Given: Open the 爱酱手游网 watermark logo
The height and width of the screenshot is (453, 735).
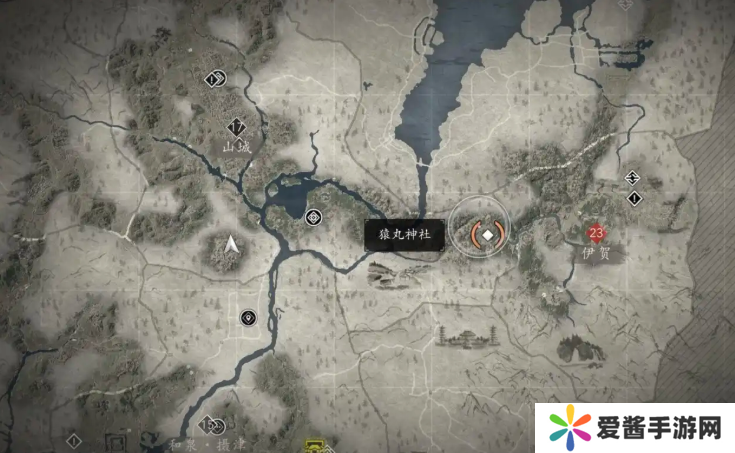Looking at the screenshot, I should click(634, 428).
